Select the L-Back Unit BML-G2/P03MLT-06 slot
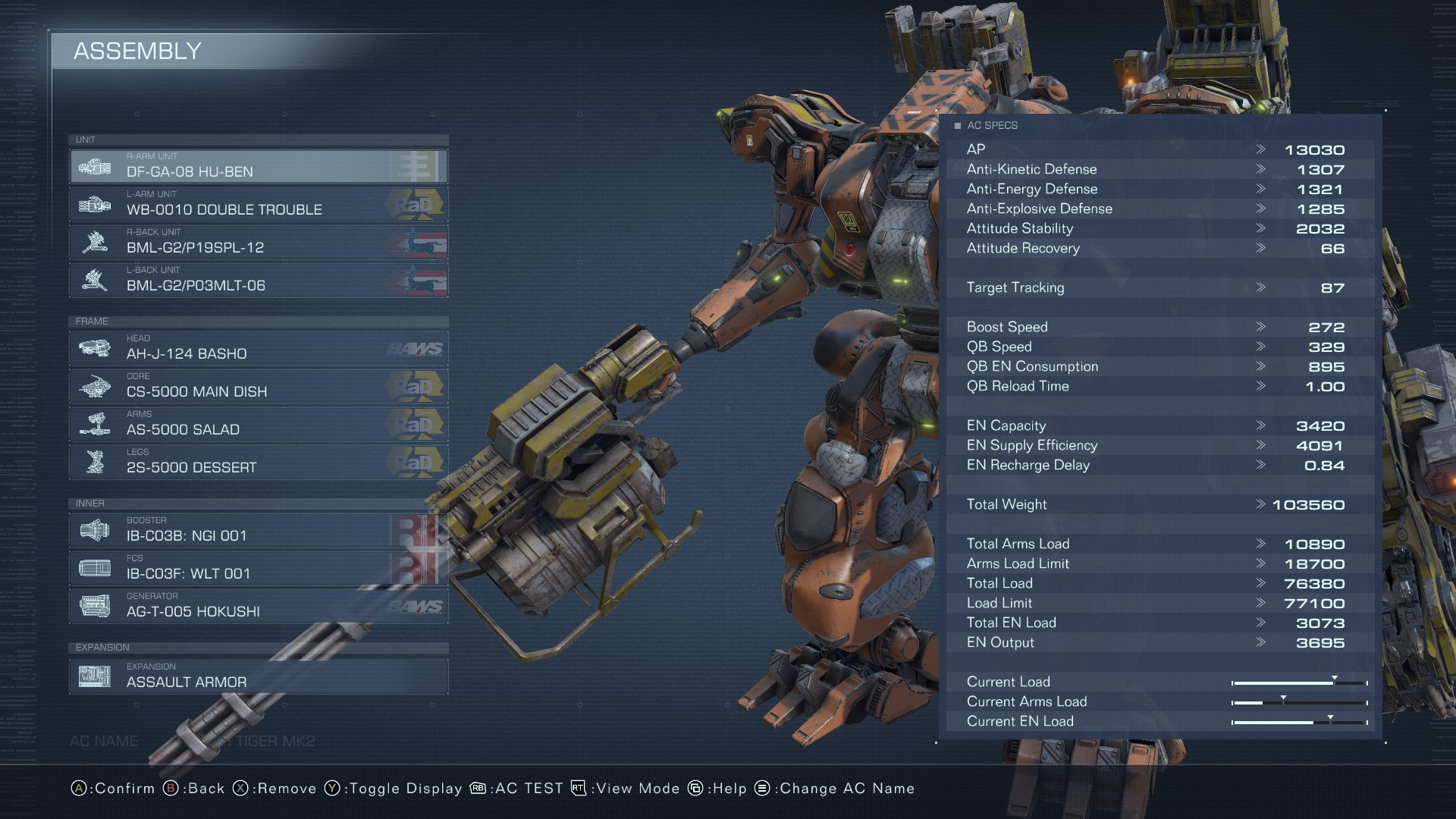The width and height of the screenshot is (1456, 819). (258, 280)
